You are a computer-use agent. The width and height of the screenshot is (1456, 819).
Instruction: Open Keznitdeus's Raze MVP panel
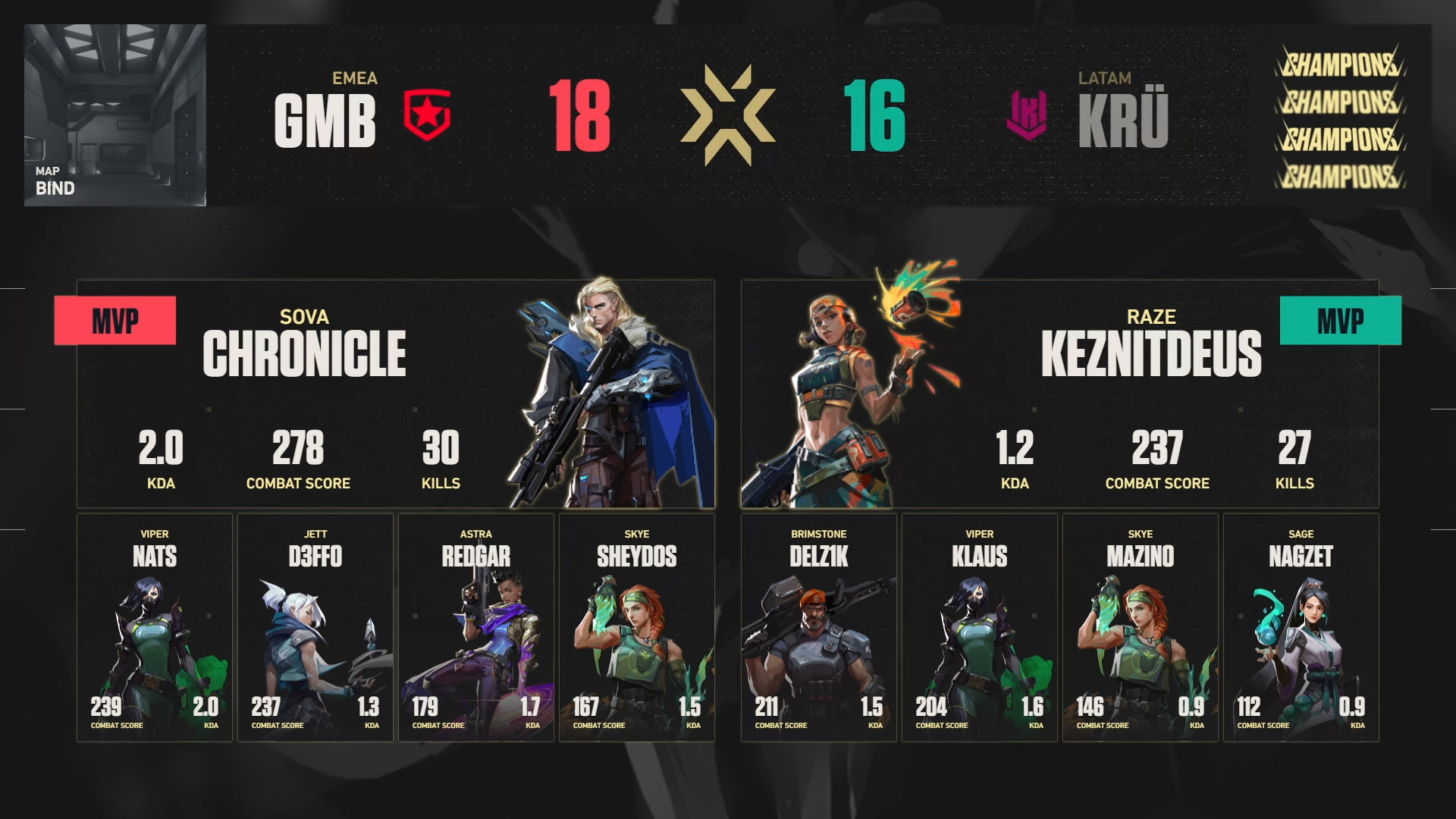(x=1059, y=394)
